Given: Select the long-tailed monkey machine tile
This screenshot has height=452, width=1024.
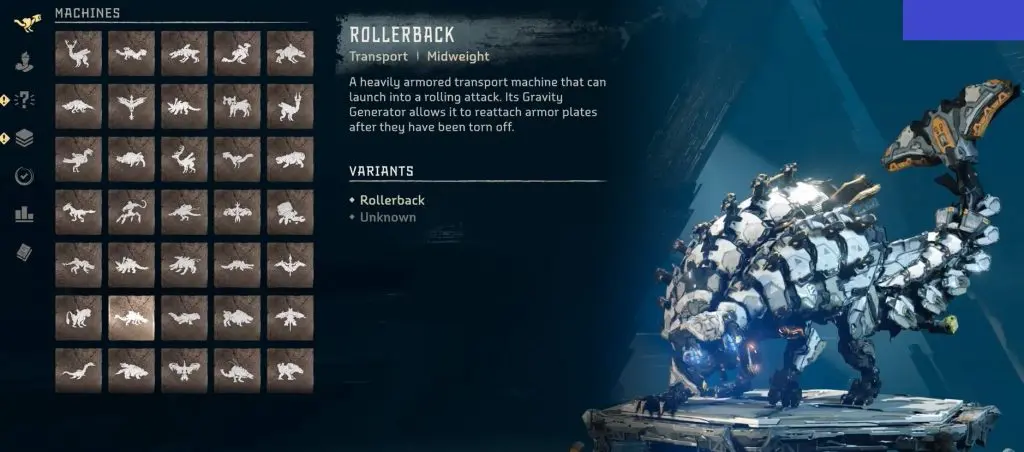Looking at the screenshot, I should point(131,212).
